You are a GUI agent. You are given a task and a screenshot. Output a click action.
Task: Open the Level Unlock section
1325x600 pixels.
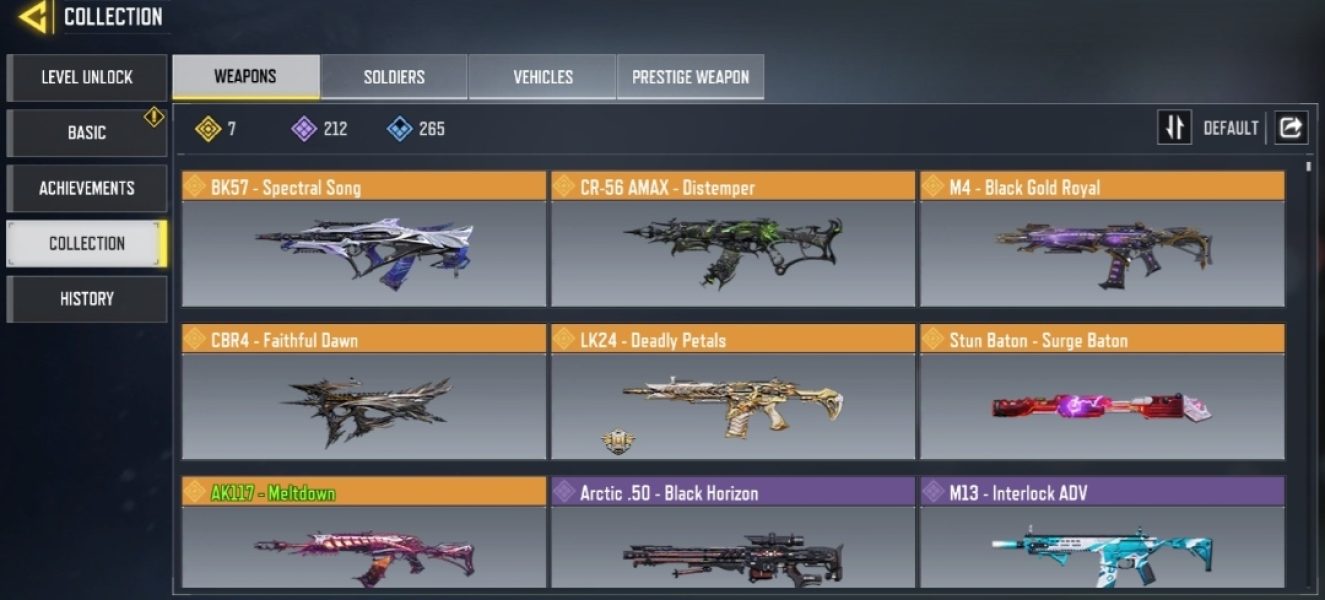[87, 77]
